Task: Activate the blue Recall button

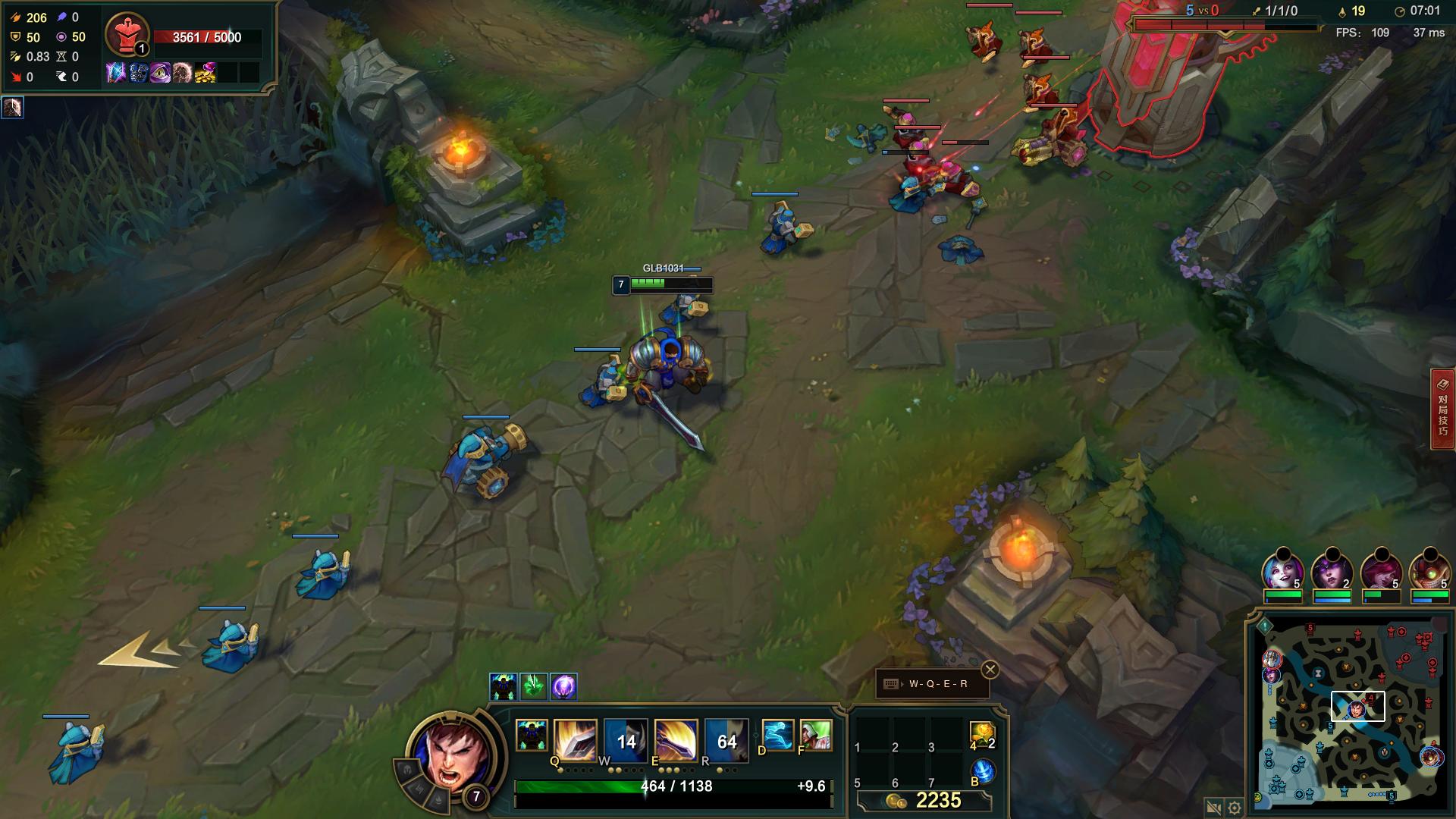Action: 983,771
